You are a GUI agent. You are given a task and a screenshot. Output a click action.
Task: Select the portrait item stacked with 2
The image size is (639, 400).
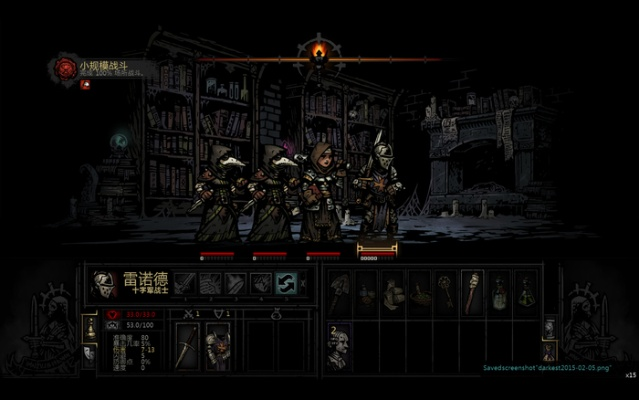(x=340, y=345)
